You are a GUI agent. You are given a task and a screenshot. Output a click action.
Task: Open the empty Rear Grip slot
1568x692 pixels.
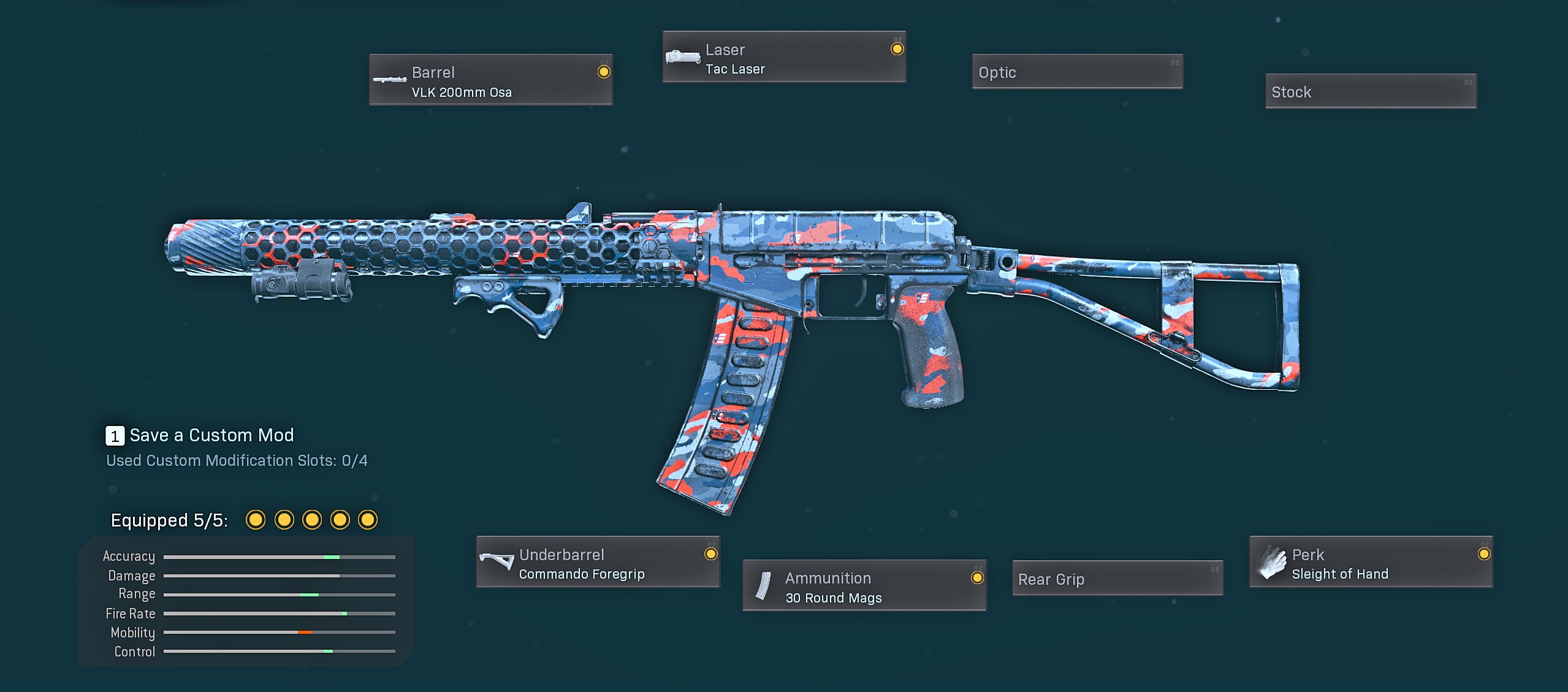pyautogui.click(x=1117, y=579)
